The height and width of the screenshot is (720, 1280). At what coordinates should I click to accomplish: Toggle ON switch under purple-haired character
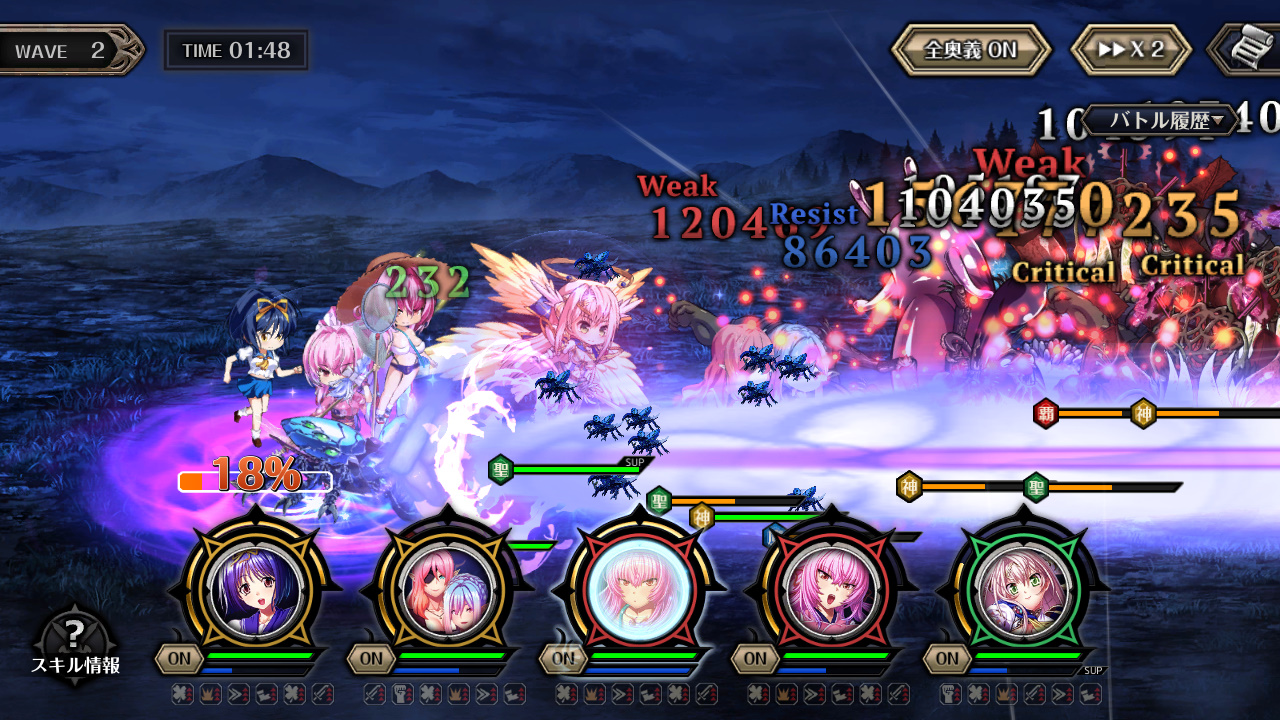(180, 658)
